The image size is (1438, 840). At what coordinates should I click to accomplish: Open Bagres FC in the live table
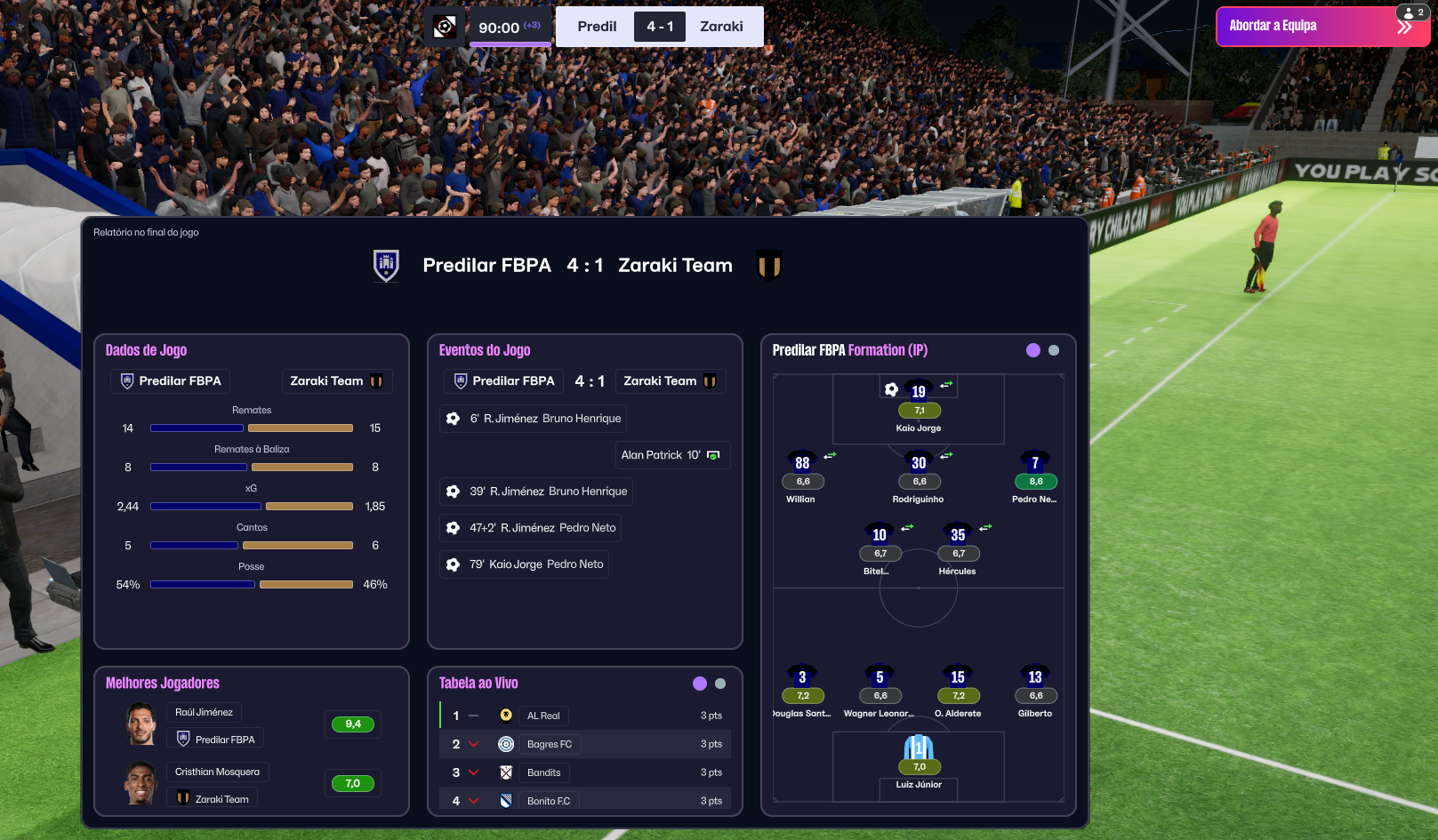click(x=550, y=744)
